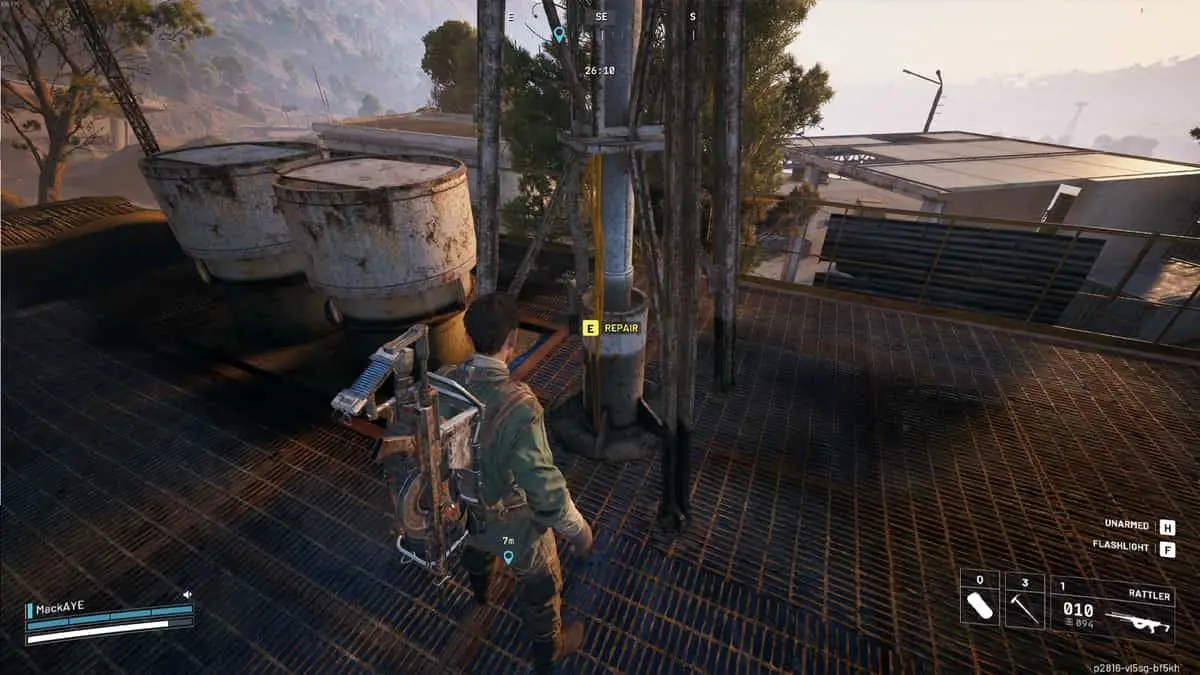The width and height of the screenshot is (1200, 675).
Task: Click the blue waypoint marker on the compass
Action: click(x=559, y=34)
